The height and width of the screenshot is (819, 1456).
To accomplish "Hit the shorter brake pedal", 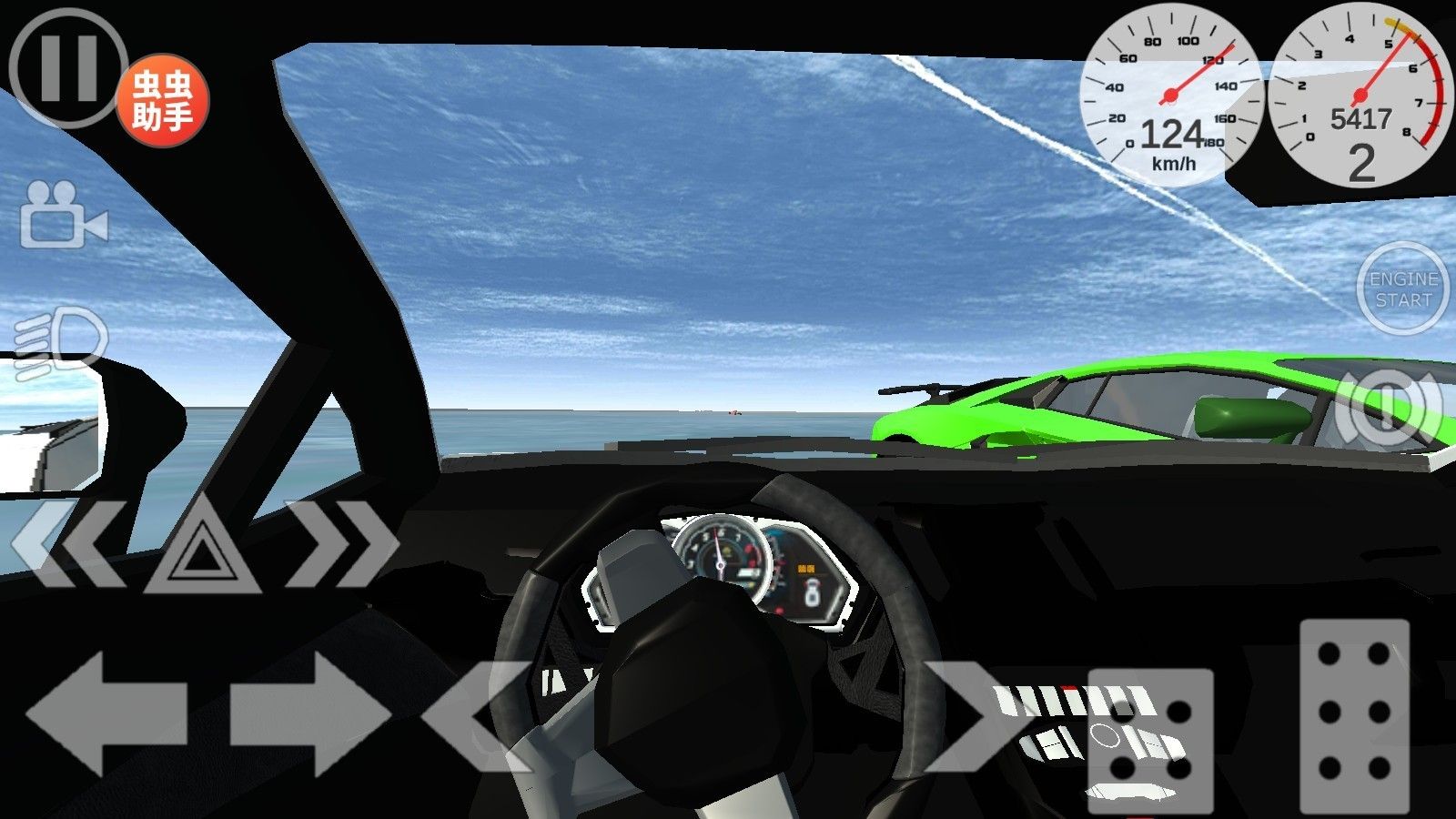I will 1150,739.
